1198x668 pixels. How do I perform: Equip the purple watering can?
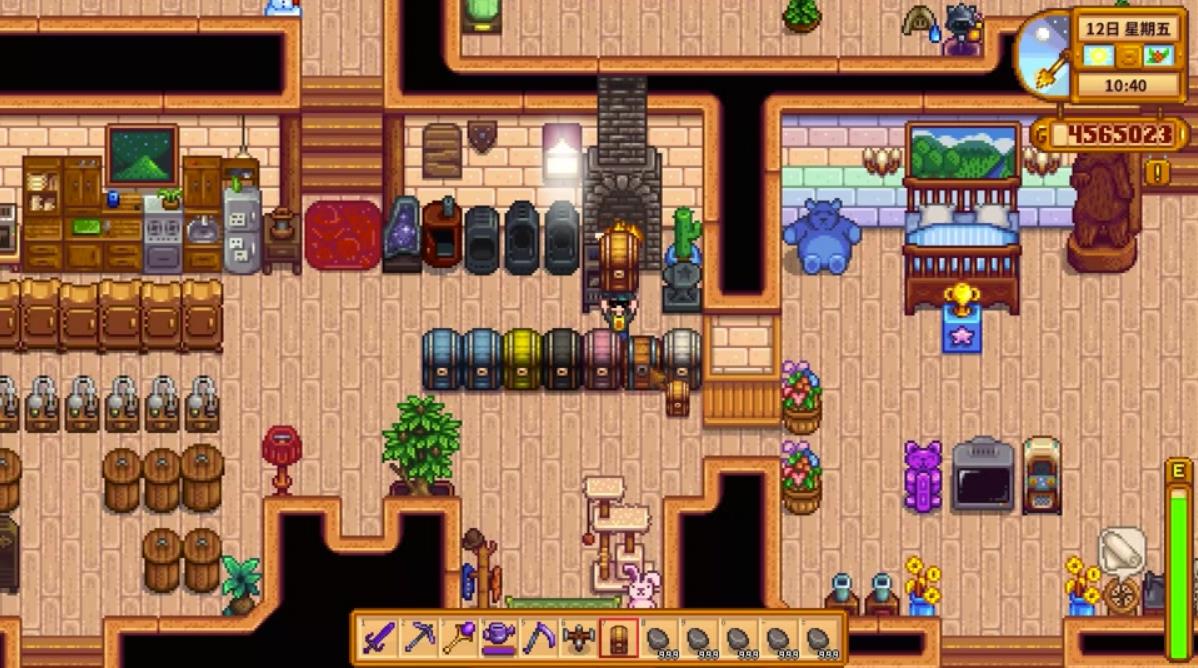click(499, 637)
